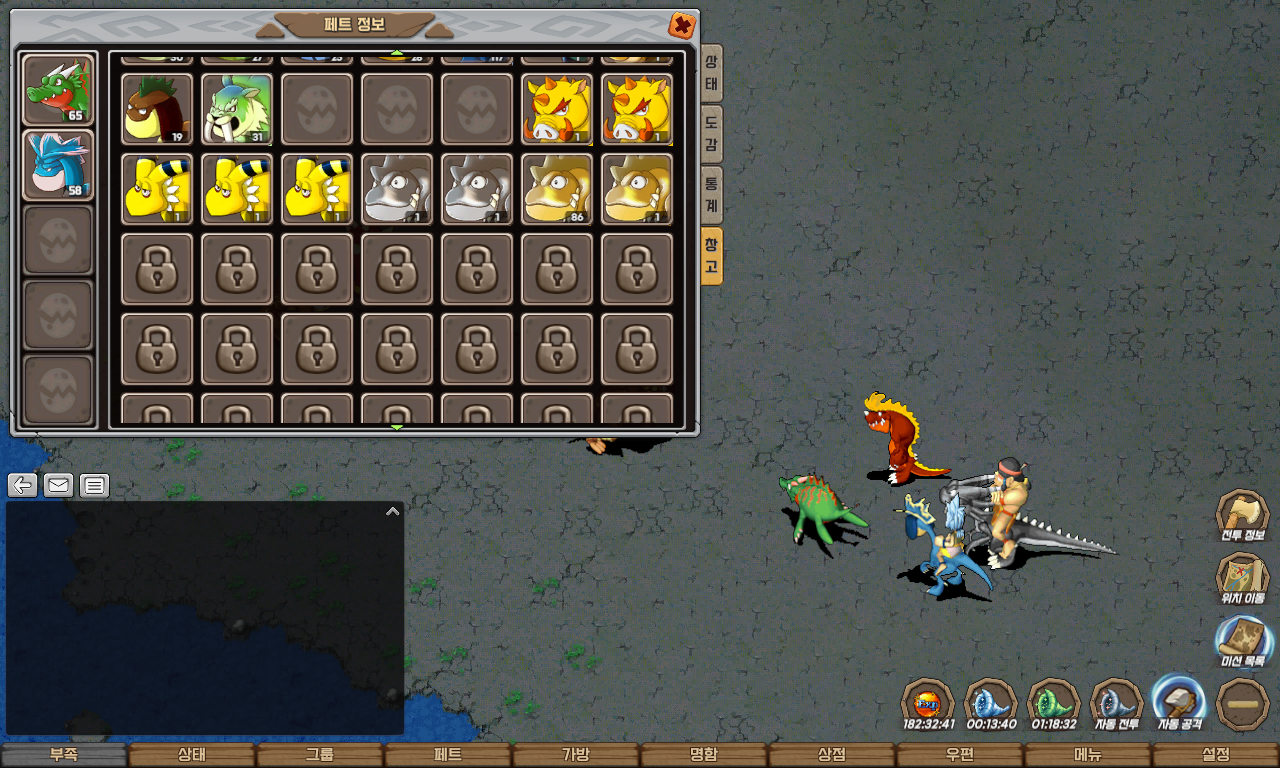Image resolution: width=1280 pixels, height=768 pixels.
Task: Select the golden dinosaur pet, level 86
Action: pos(557,189)
